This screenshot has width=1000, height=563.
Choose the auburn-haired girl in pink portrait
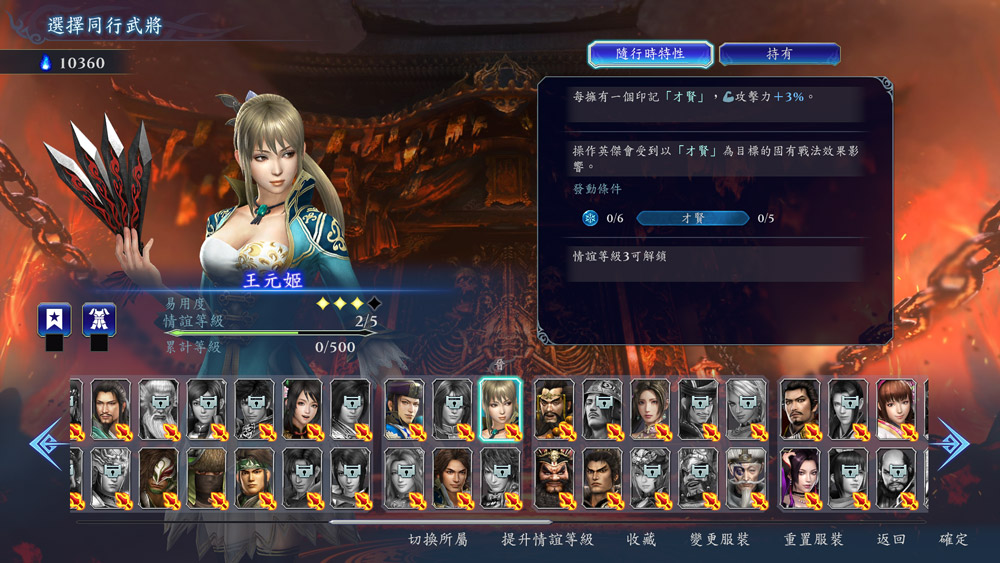pos(896,408)
